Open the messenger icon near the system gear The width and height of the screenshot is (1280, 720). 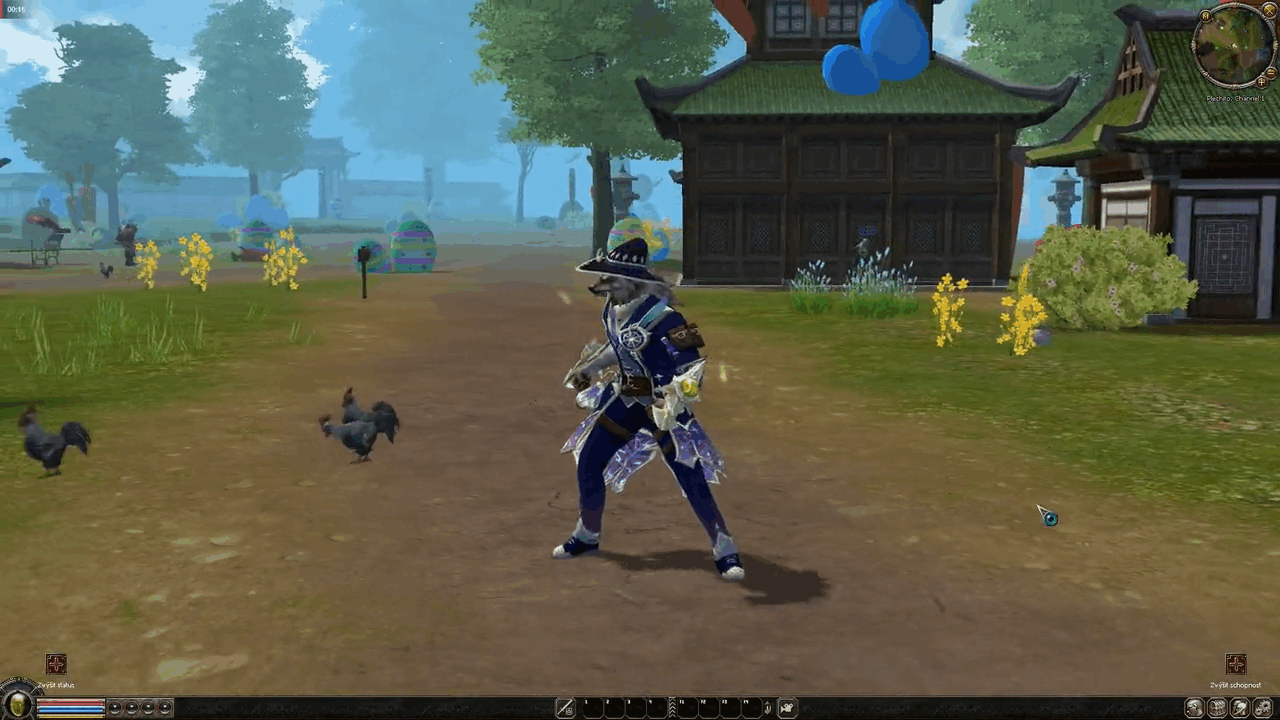(x=1238, y=707)
